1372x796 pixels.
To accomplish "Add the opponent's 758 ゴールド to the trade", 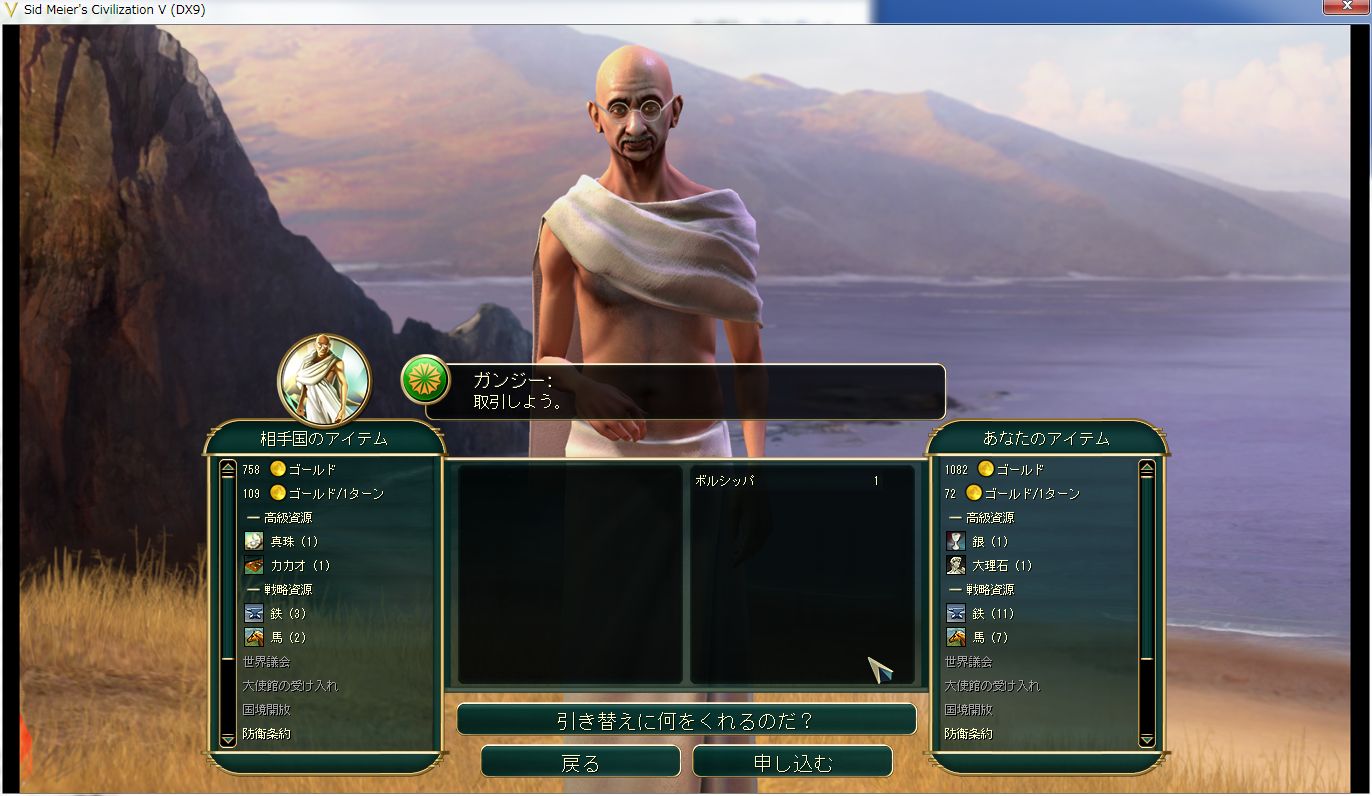I will click(x=300, y=469).
